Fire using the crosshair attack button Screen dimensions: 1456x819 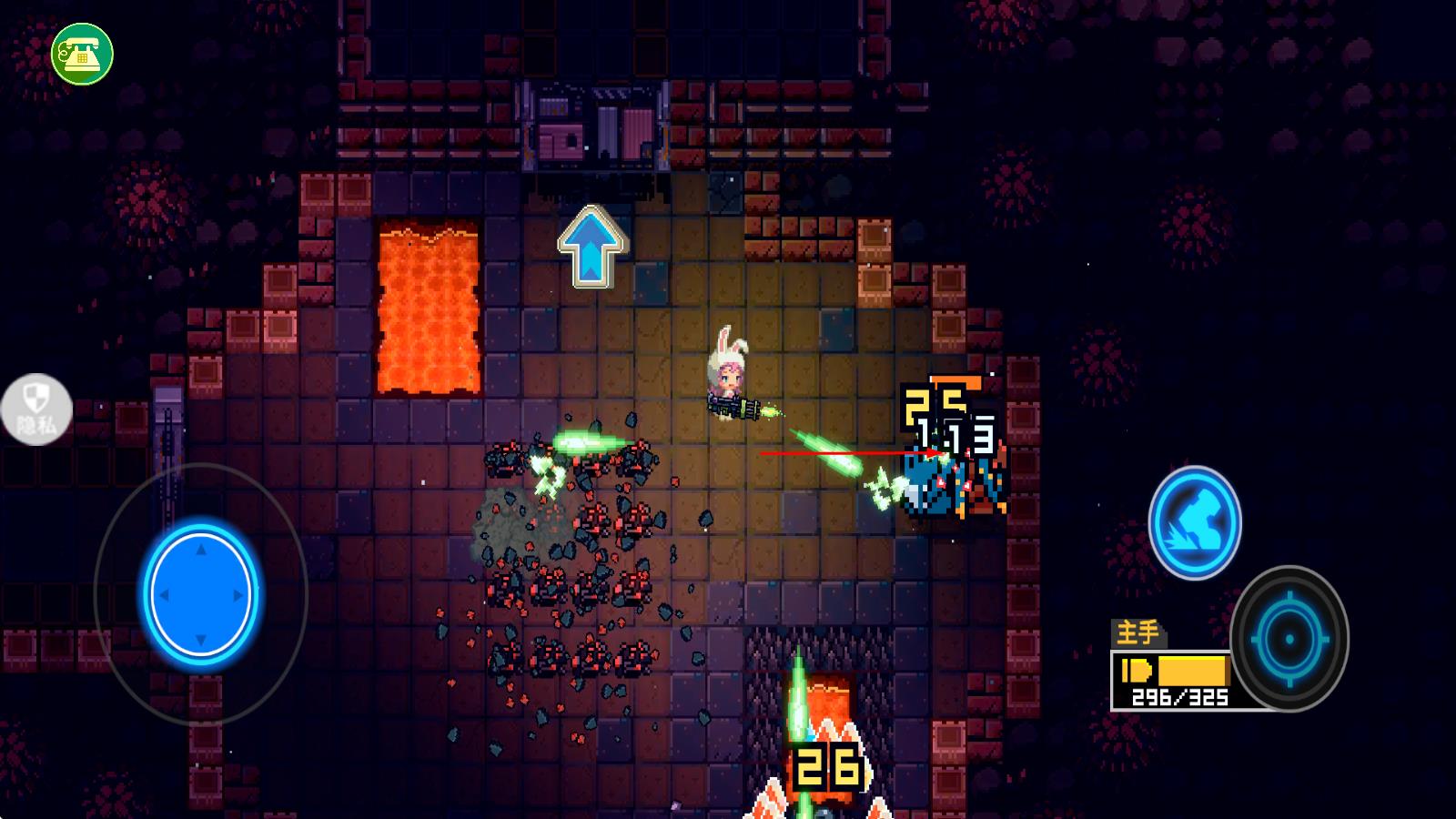(1289, 639)
